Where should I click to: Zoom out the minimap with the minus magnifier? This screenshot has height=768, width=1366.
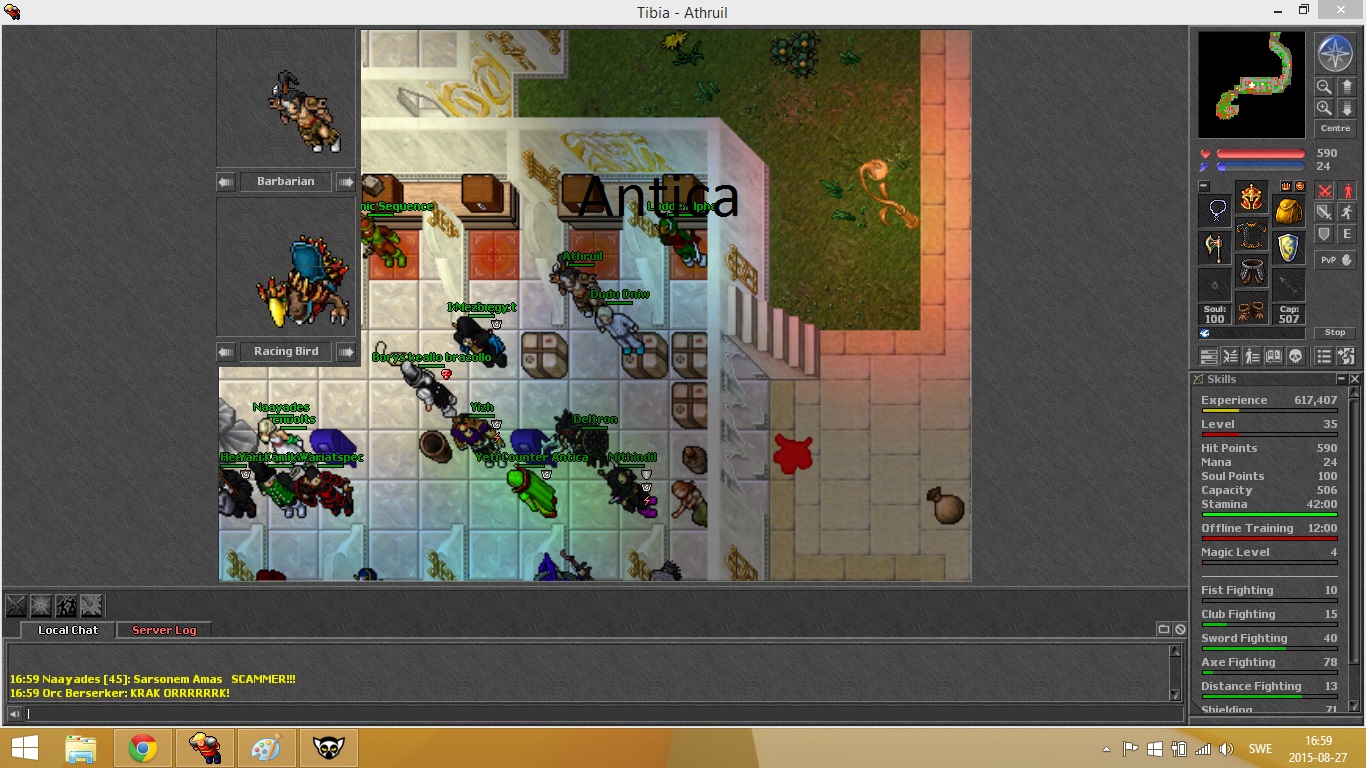[1324, 88]
